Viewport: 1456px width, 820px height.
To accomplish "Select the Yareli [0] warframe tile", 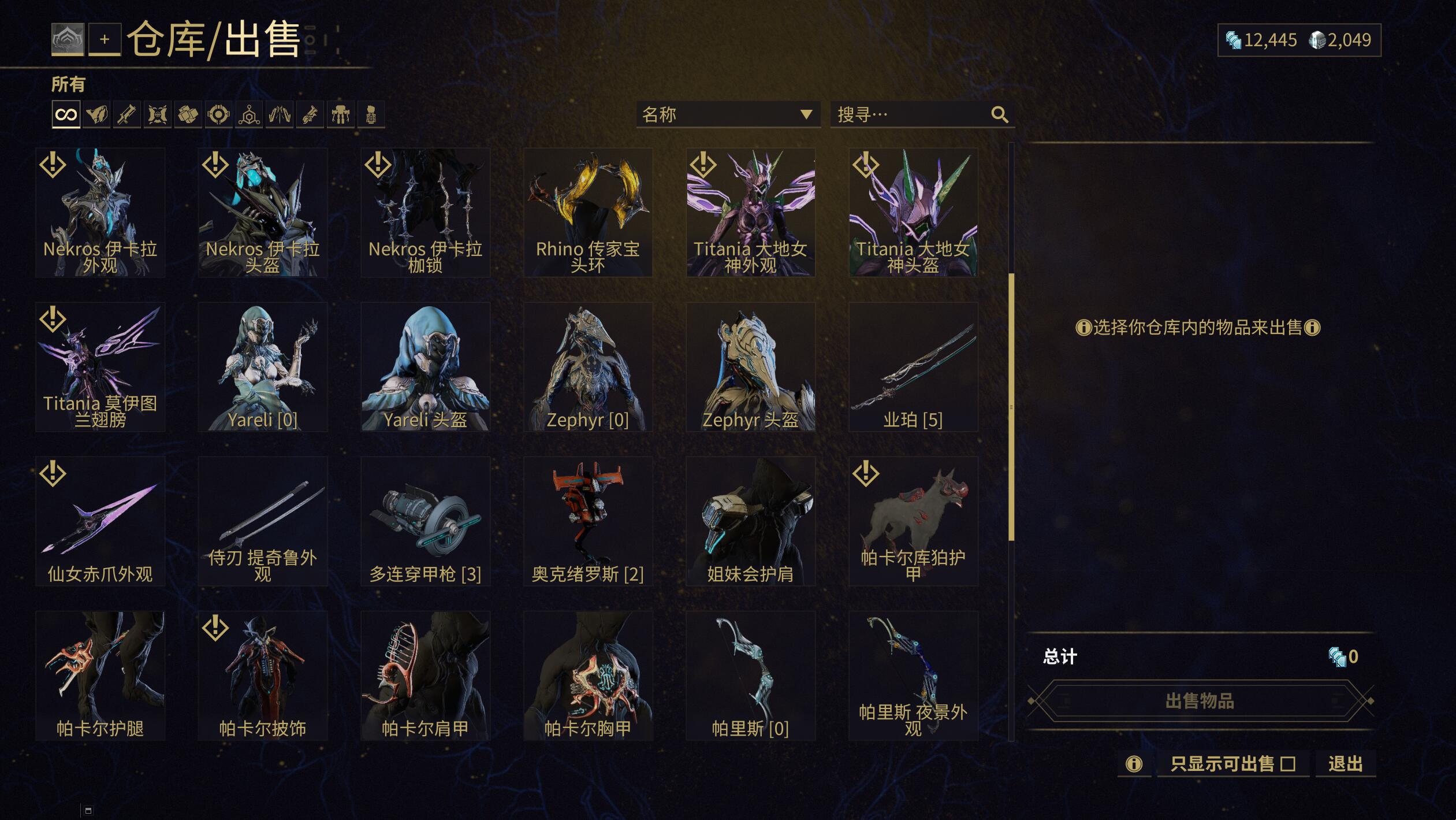I will pyautogui.click(x=263, y=366).
